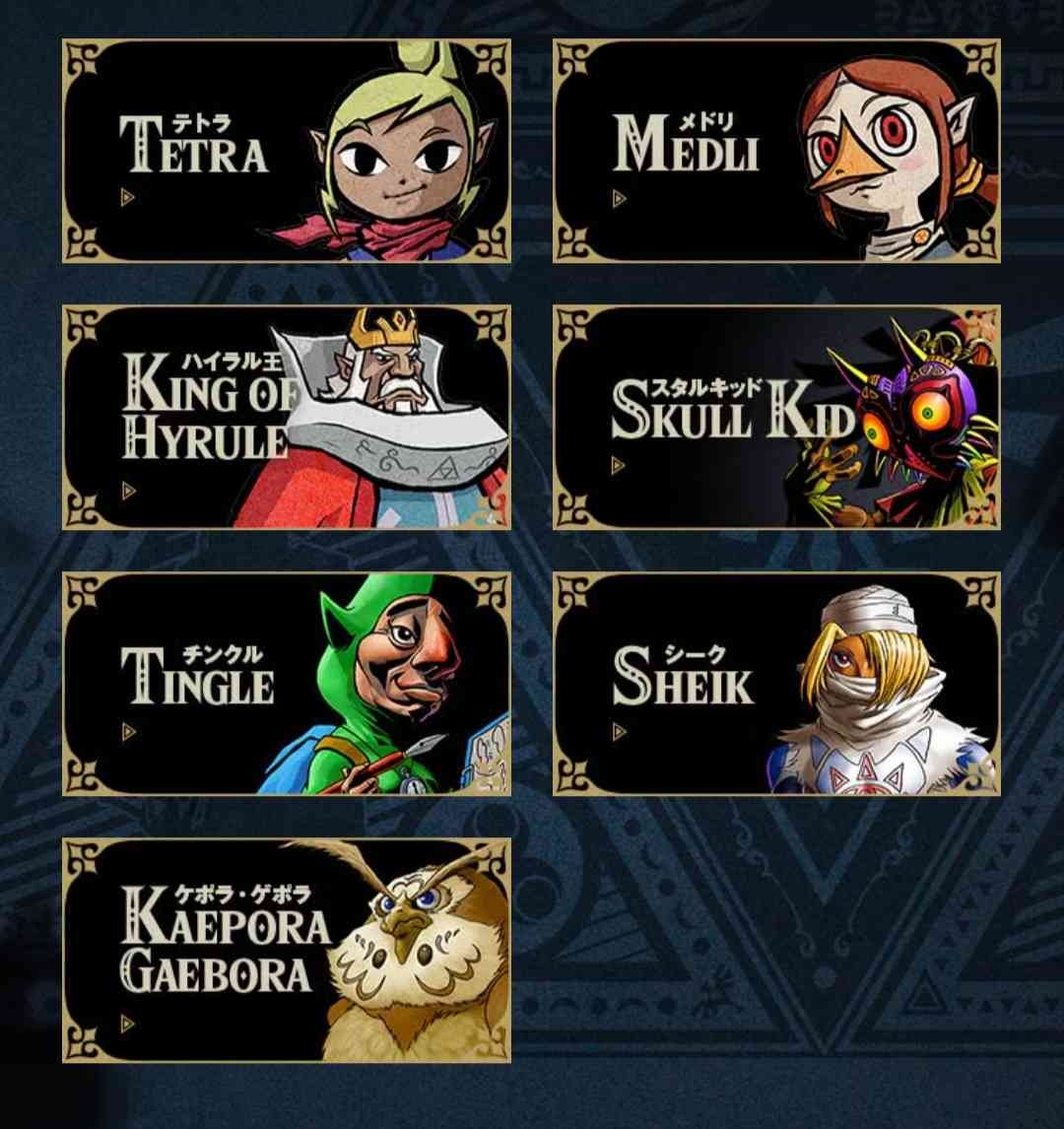The image size is (1064, 1129).
Task: Open the Sheik character card
Action: 776,684
